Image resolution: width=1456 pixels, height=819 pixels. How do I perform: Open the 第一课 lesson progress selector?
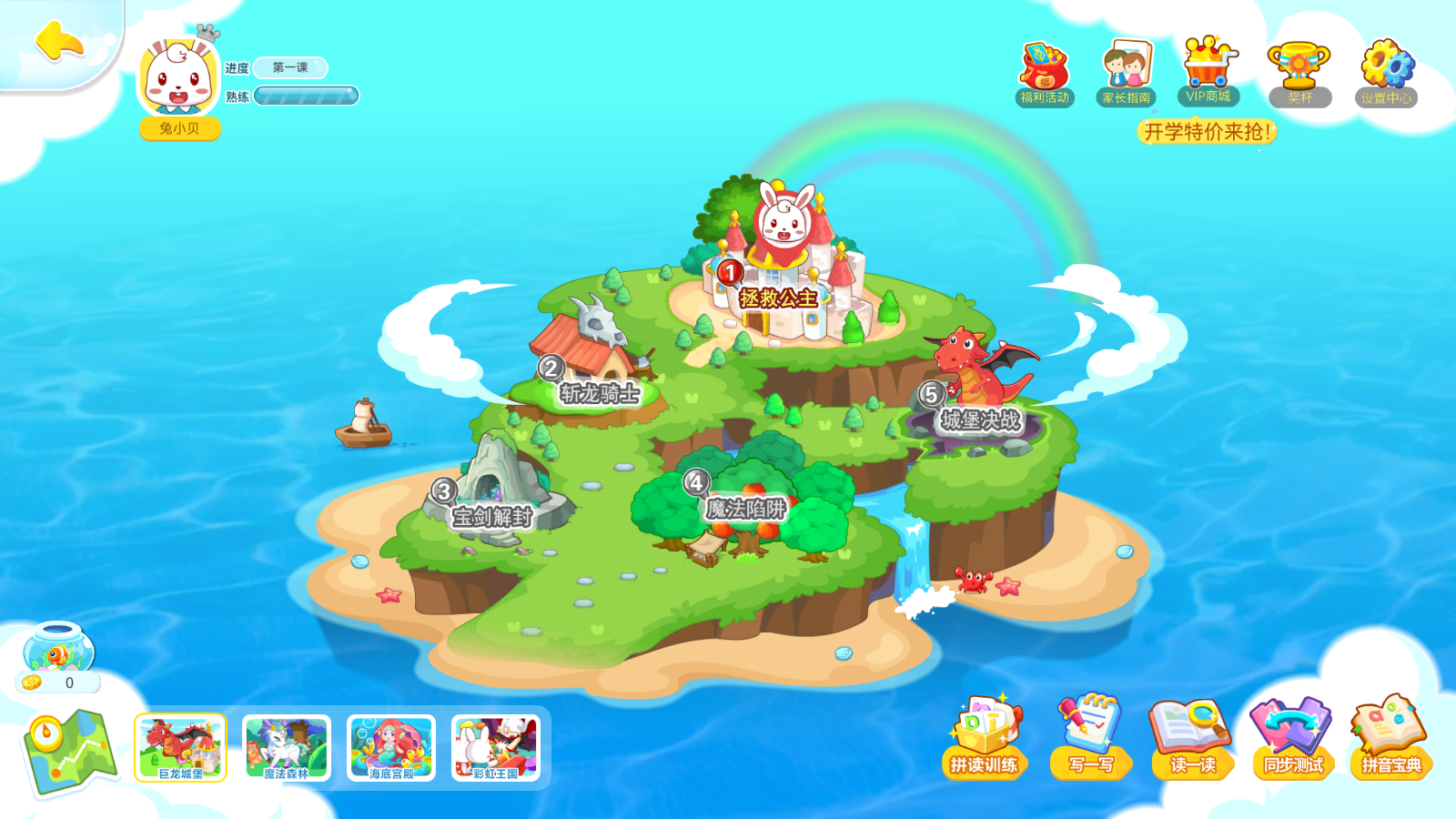[x=292, y=66]
